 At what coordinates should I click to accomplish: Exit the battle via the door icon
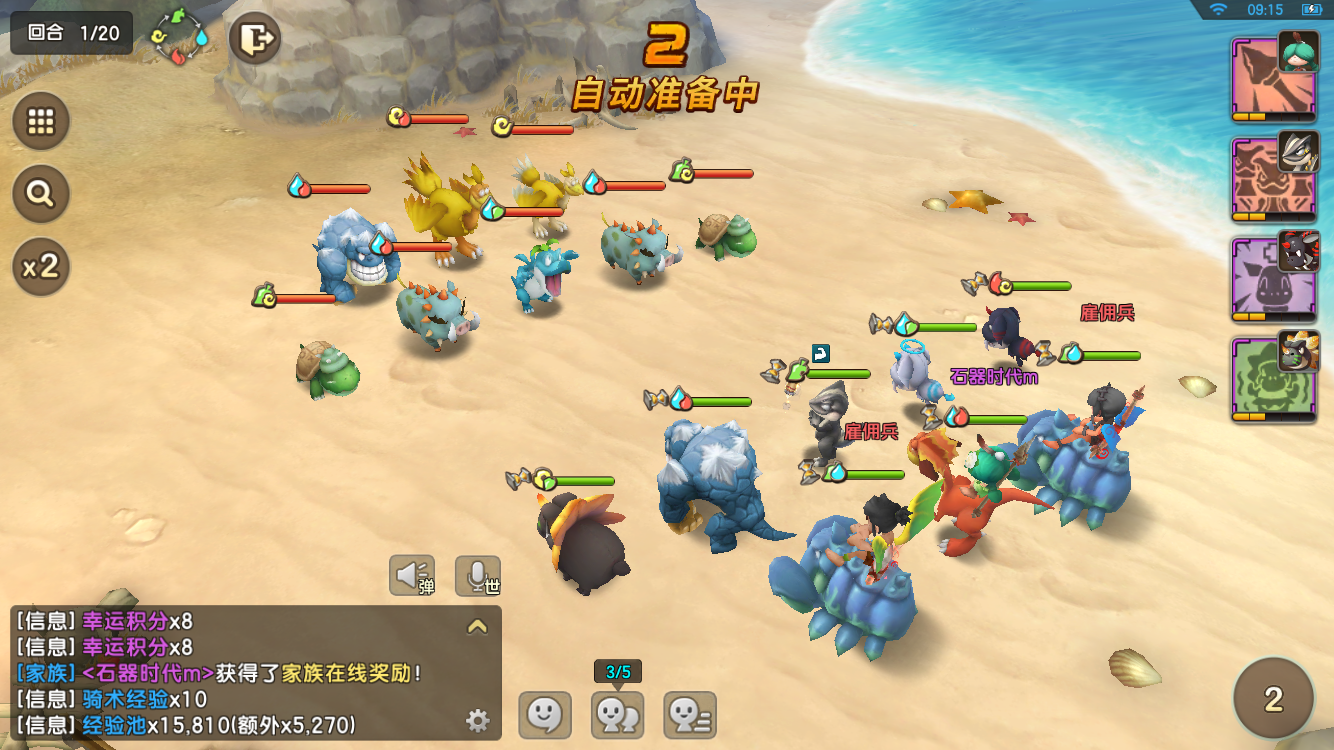click(255, 40)
